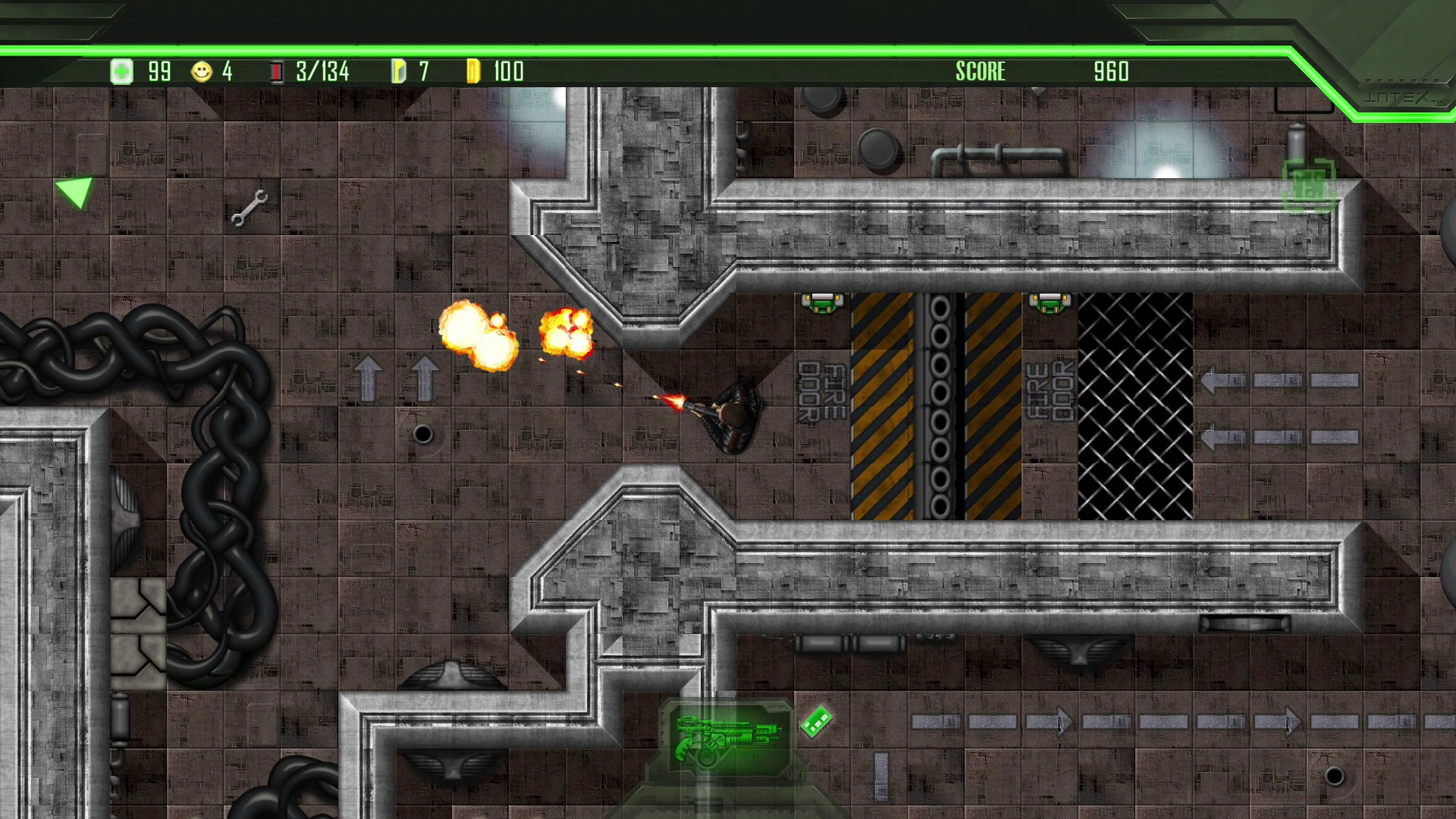Click the red keycard icon showing 3/134
1456x819 pixels.
coord(276,71)
